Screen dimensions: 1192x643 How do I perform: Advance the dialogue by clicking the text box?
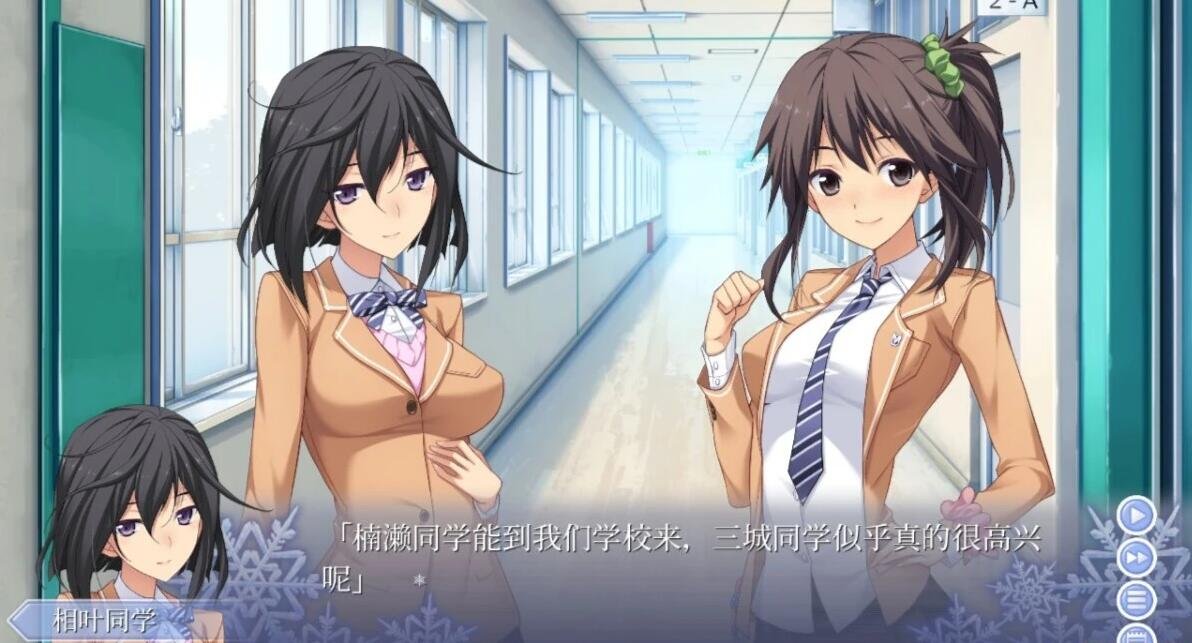pyautogui.click(x=680, y=560)
